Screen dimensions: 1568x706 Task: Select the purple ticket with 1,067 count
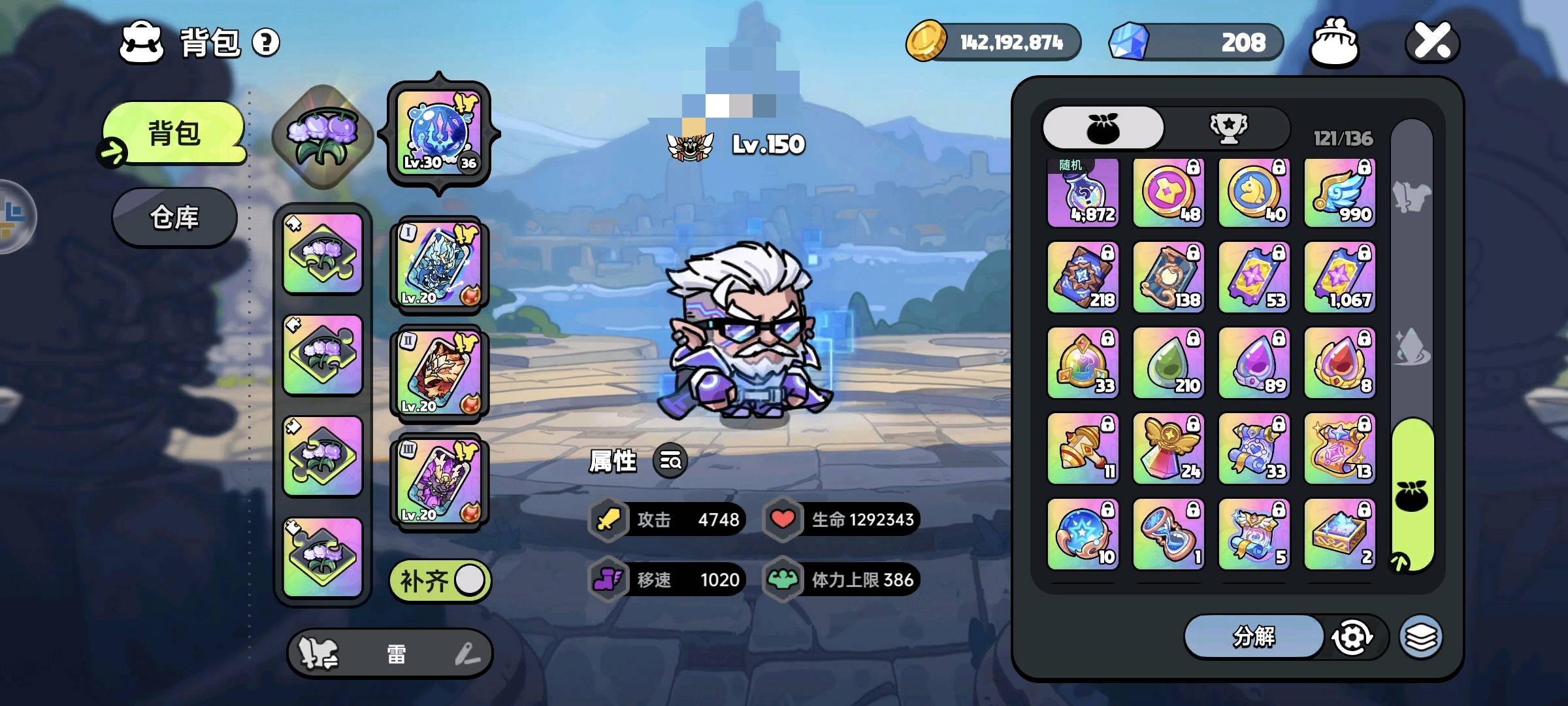pos(1339,278)
